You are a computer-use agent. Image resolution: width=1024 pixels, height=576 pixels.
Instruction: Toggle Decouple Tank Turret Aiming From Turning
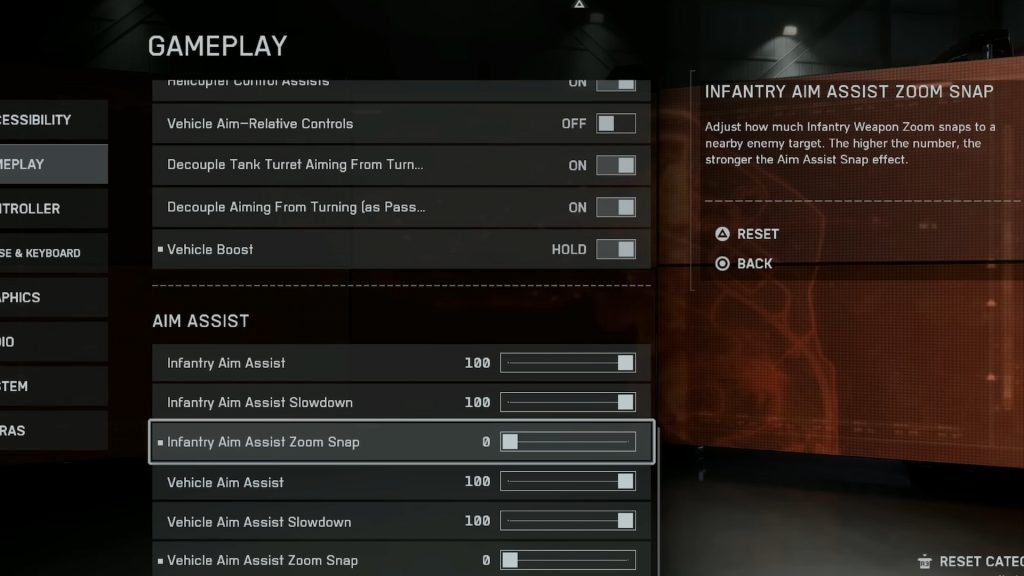tap(616, 165)
